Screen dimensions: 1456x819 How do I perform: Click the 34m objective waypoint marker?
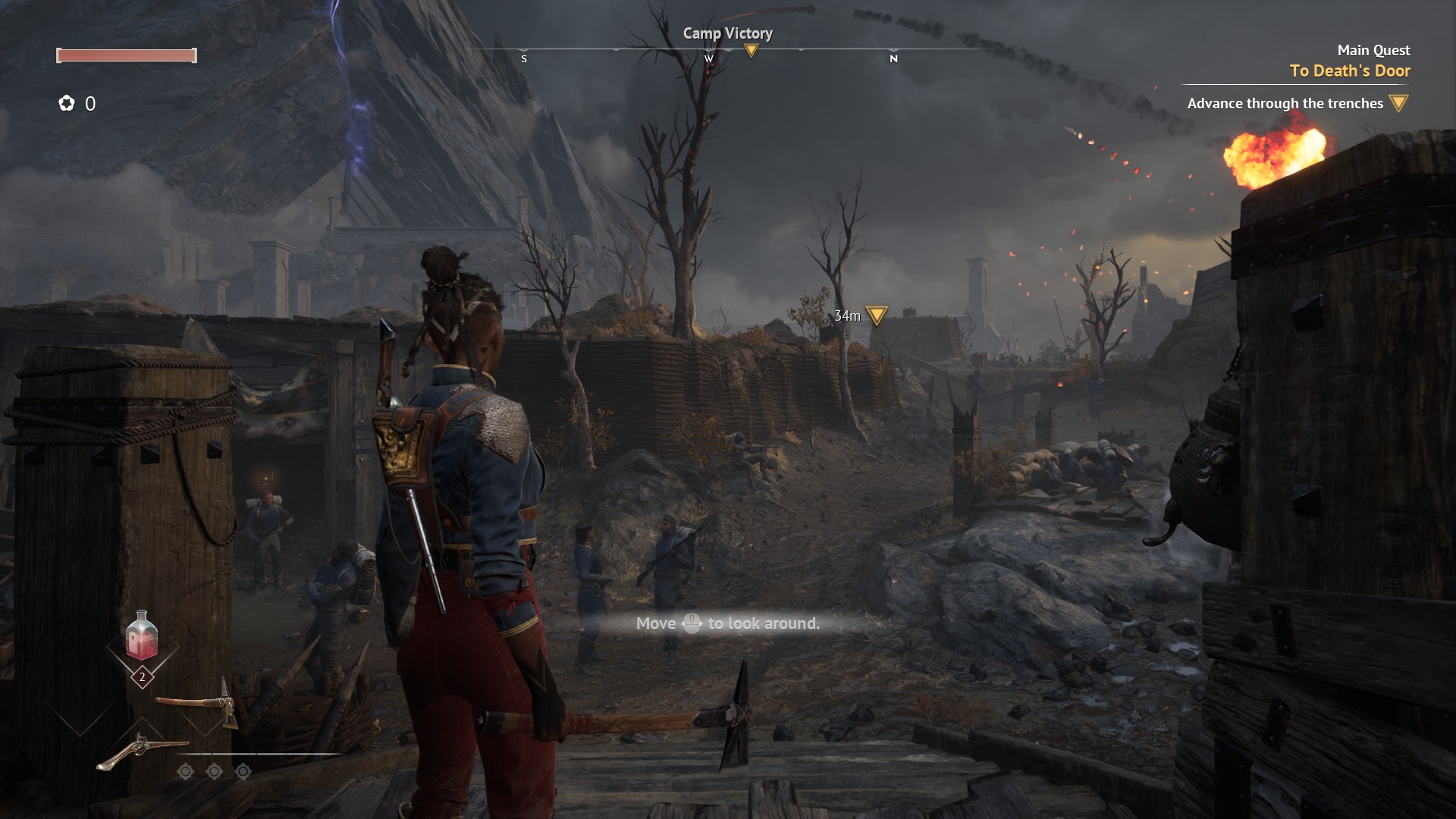(x=876, y=315)
